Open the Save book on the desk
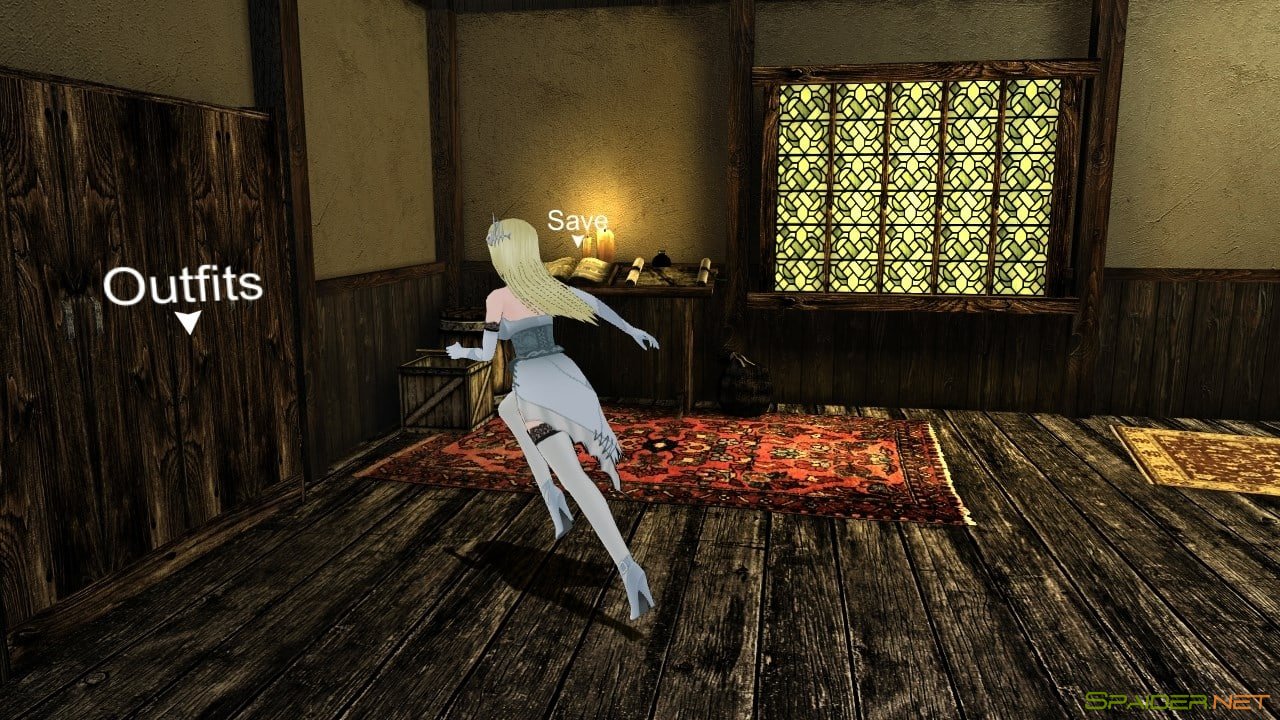Viewport: 1280px width, 720px height. point(590,268)
